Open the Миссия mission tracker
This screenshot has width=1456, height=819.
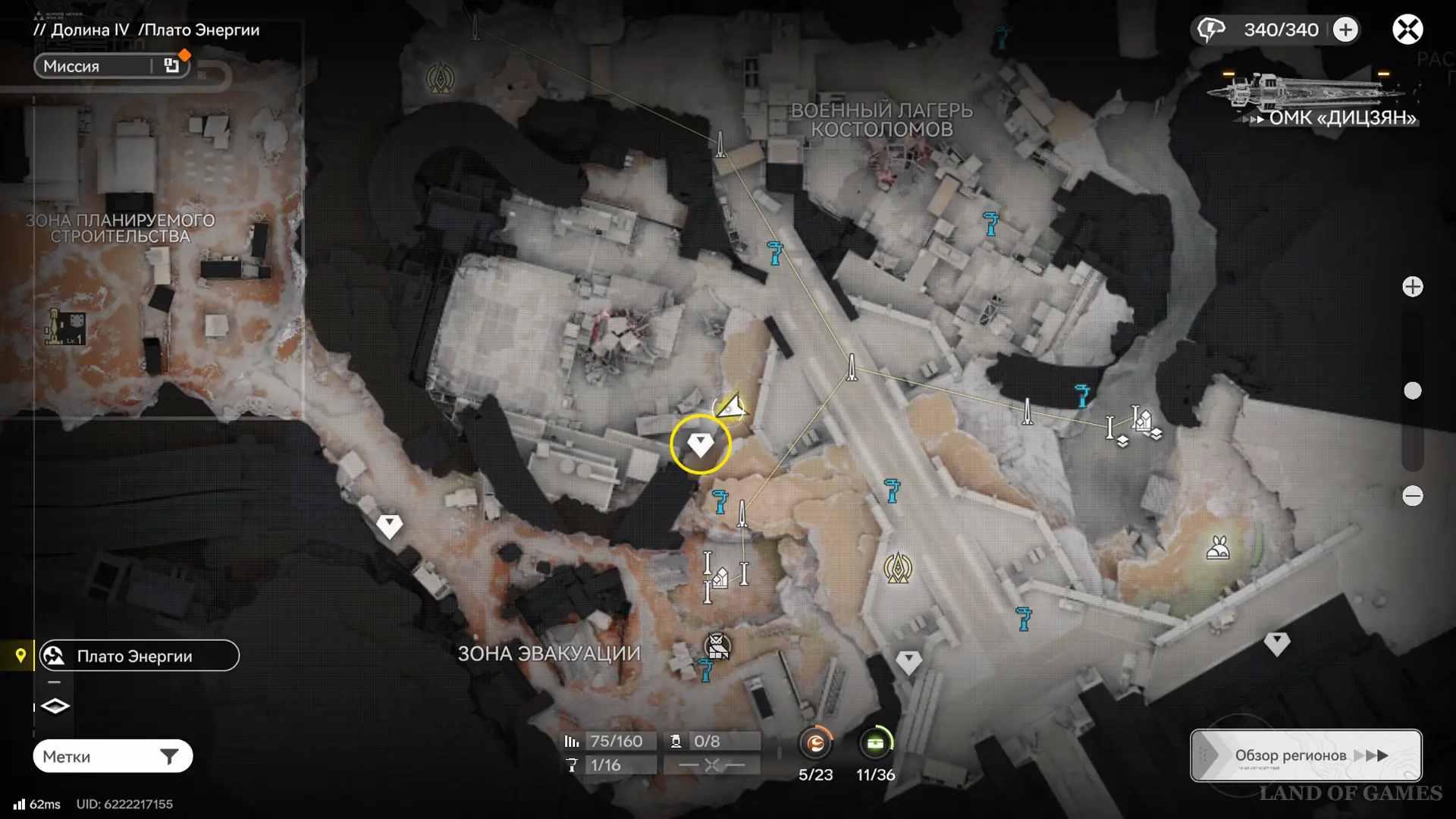click(111, 66)
